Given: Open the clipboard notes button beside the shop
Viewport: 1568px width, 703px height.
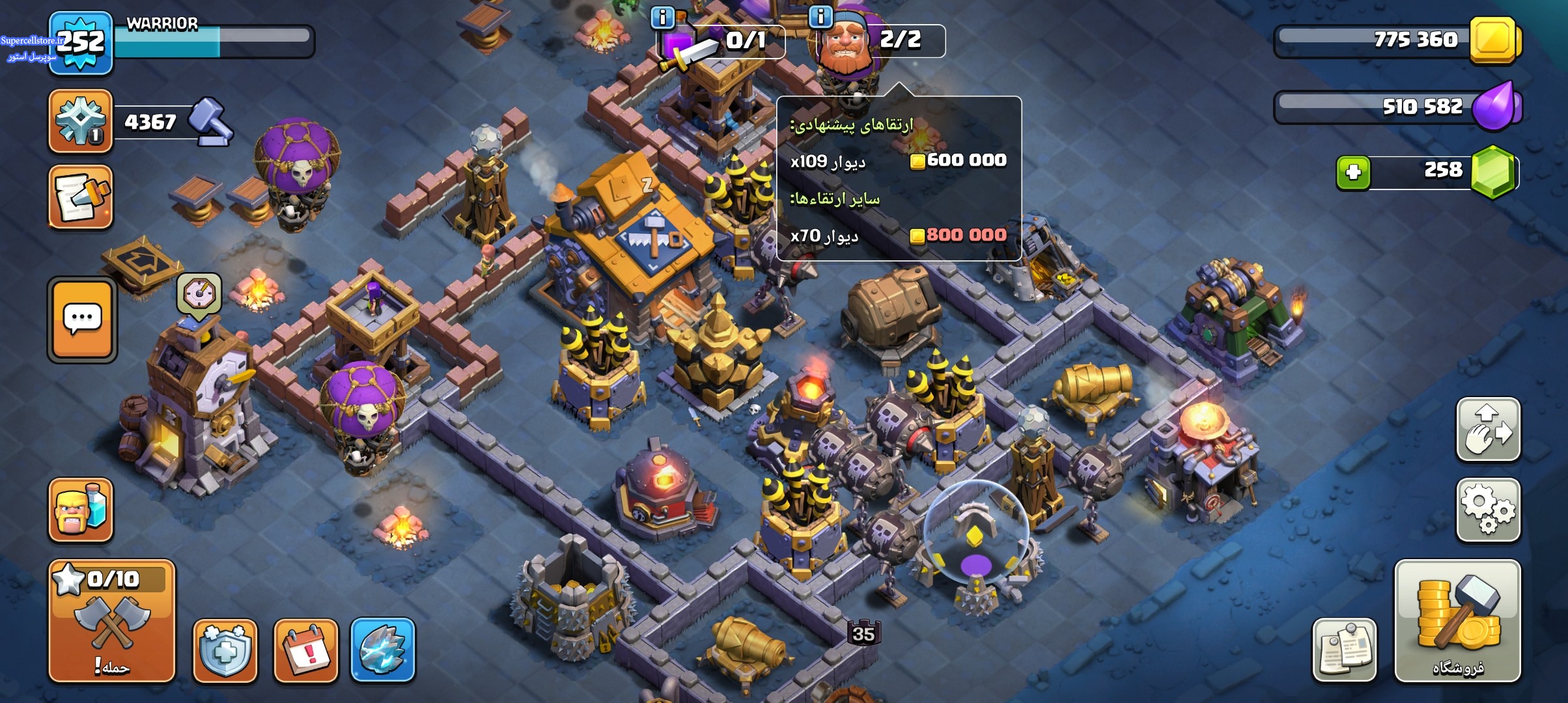Looking at the screenshot, I should (1344, 650).
